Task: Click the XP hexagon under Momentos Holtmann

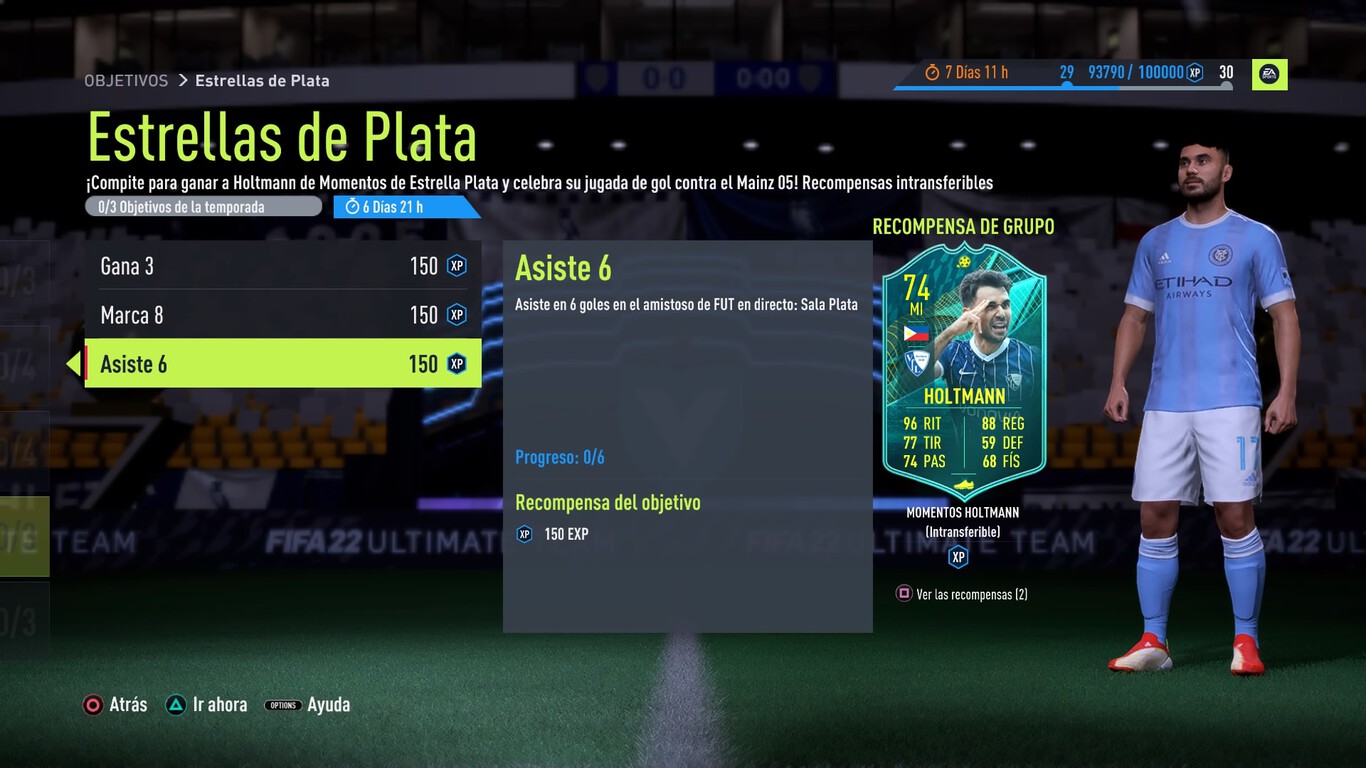Action: 958,557
